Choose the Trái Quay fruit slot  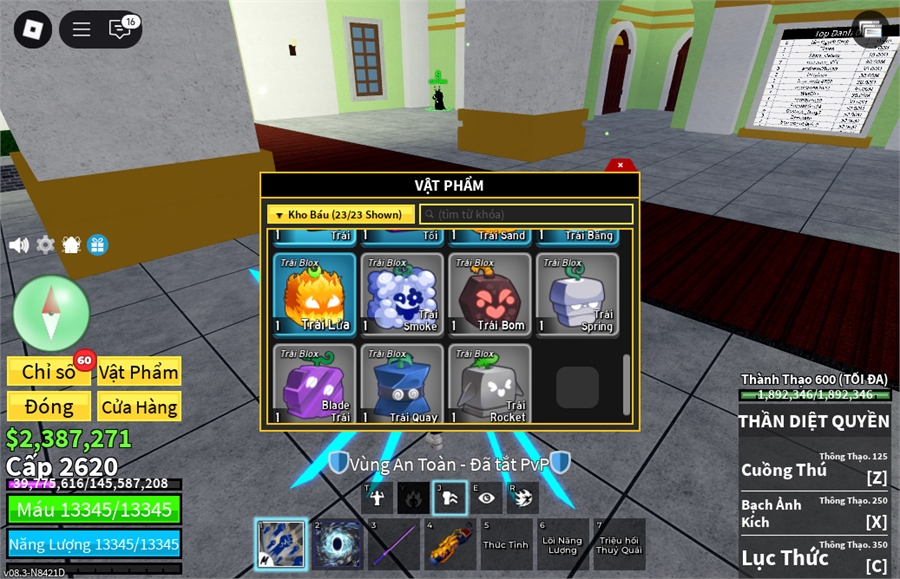click(402, 384)
